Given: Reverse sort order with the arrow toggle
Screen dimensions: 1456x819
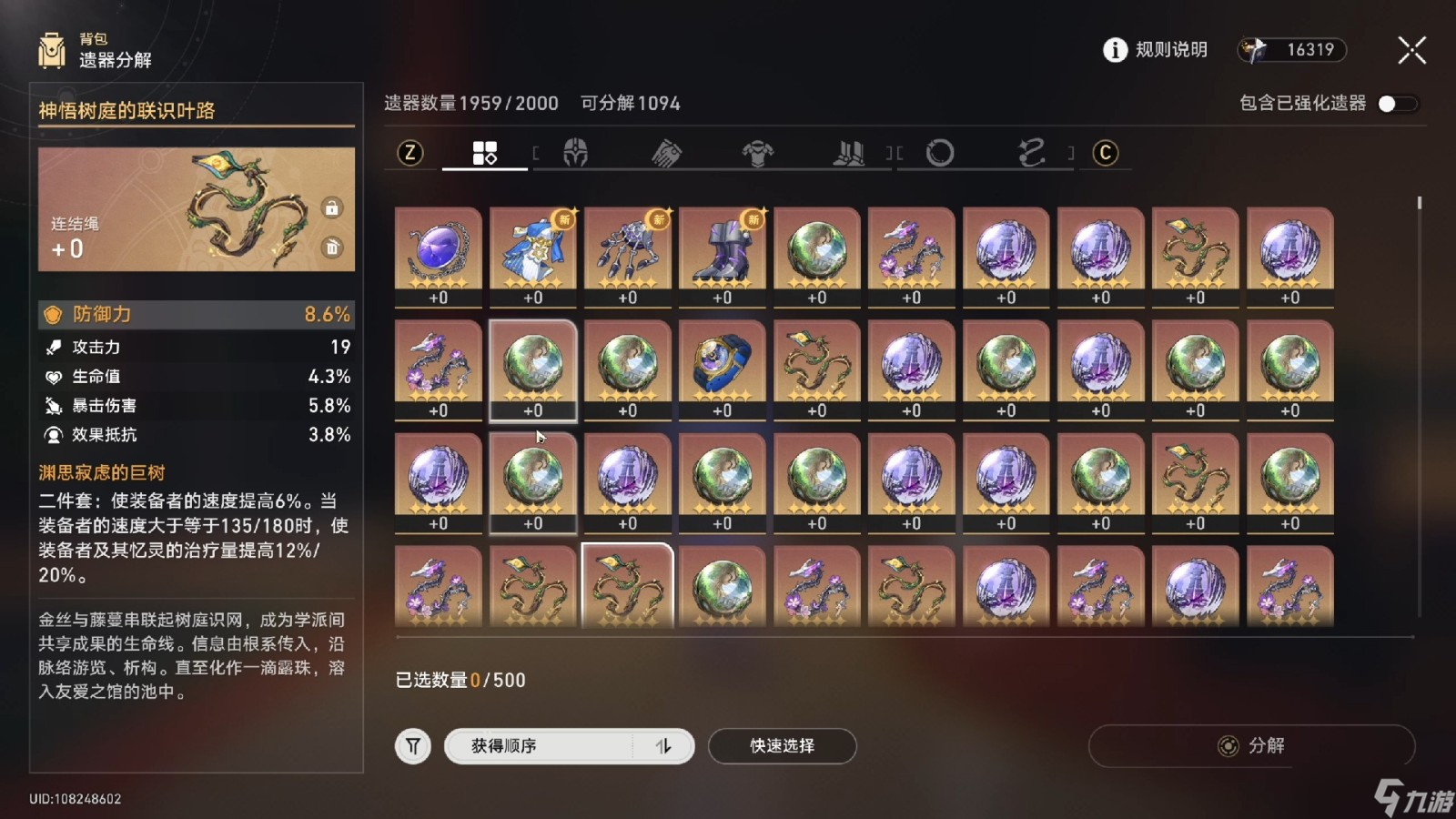Looking at the screenshot, I should (x=663, y=745).
